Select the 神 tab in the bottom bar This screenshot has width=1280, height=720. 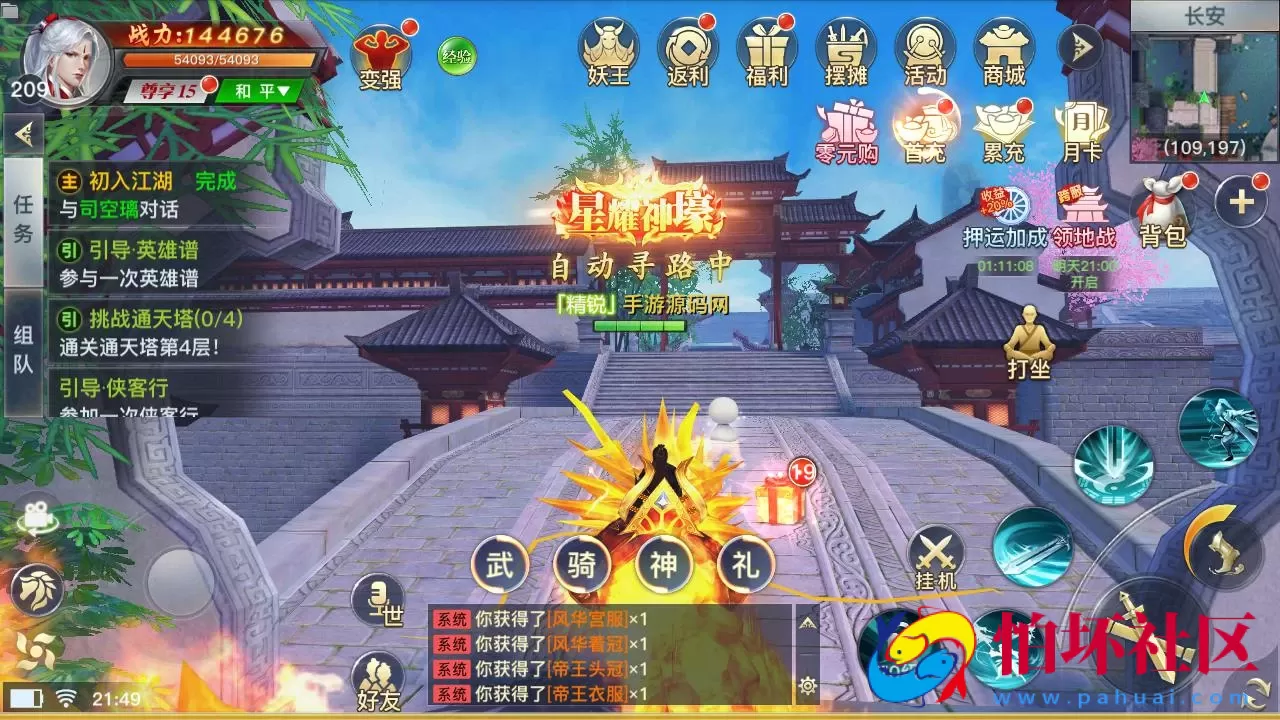coord(664,566)
